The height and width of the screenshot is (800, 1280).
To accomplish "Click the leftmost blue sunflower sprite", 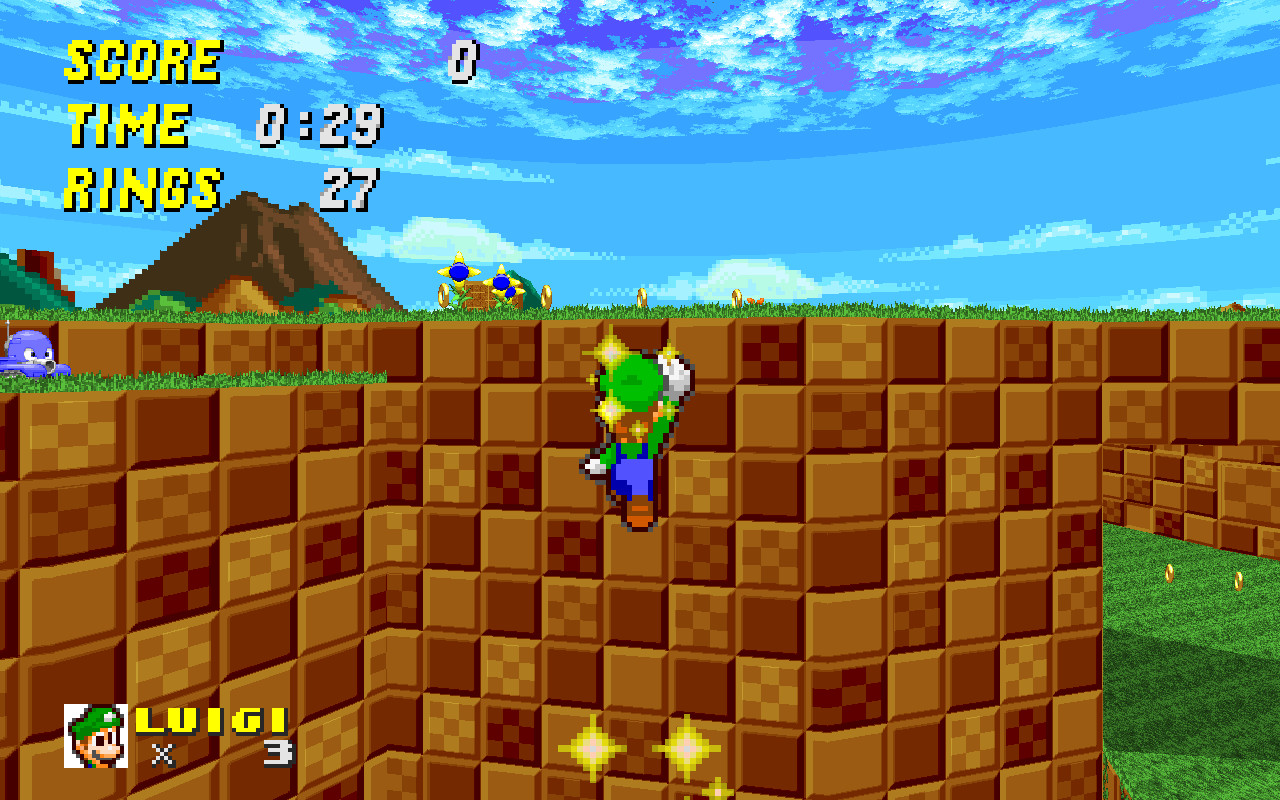I will pos(458,272).
